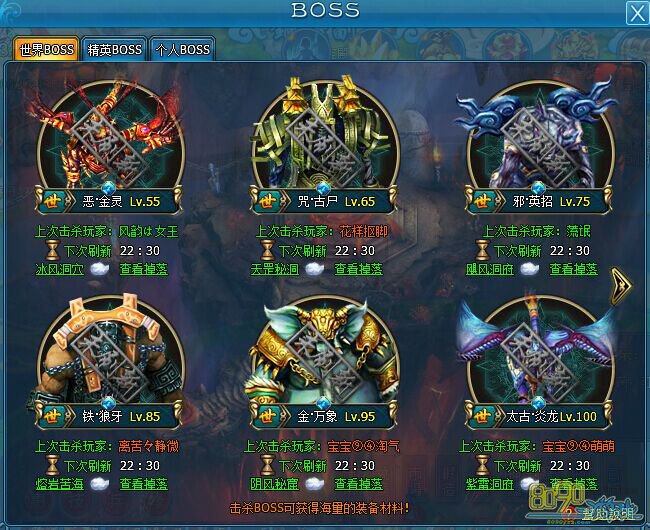This screenshot has width=650, height=530.
Task: Switch to the 精英BOSS tab
Action: pos(115,49)
